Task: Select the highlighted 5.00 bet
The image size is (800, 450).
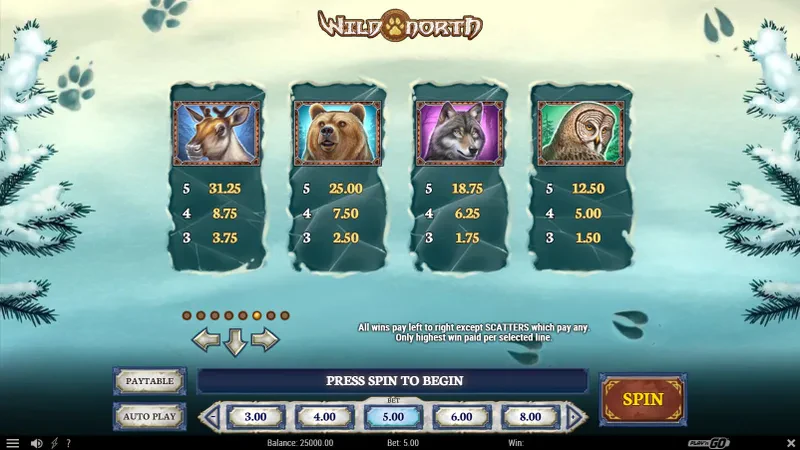Action: [393, 416]
